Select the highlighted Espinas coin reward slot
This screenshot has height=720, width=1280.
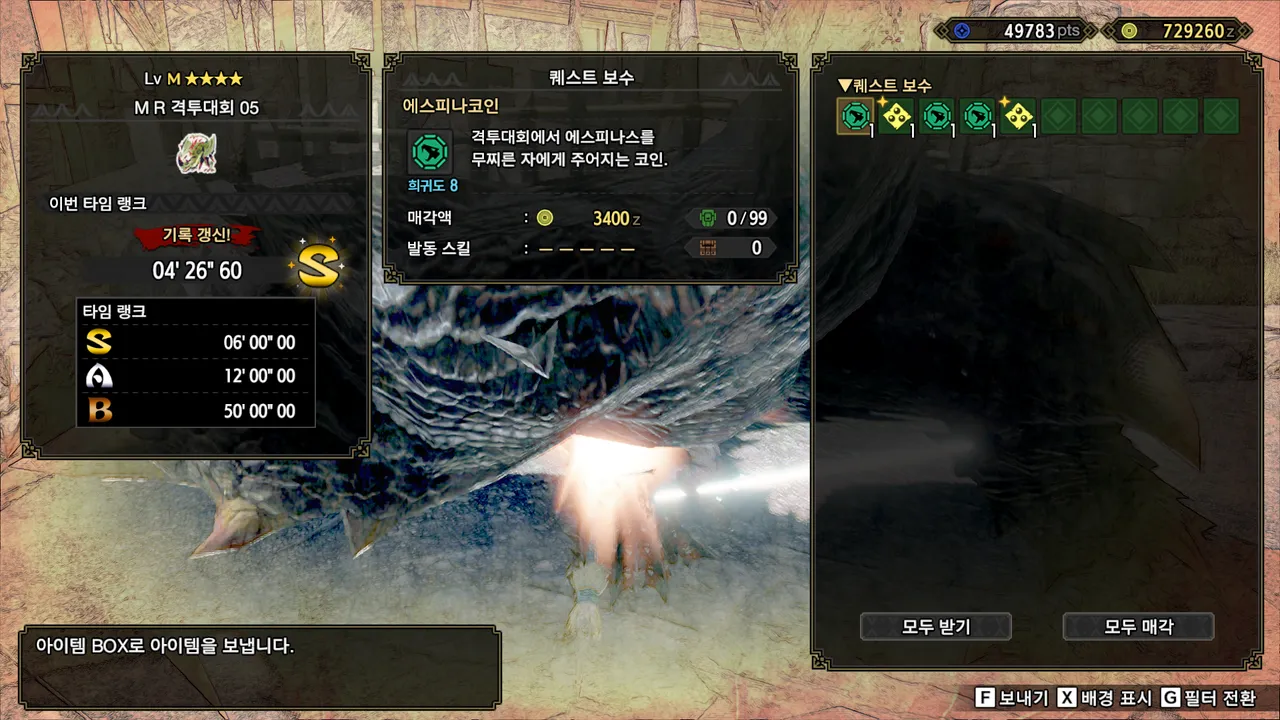pyautogui.click(x=855, y=117)
